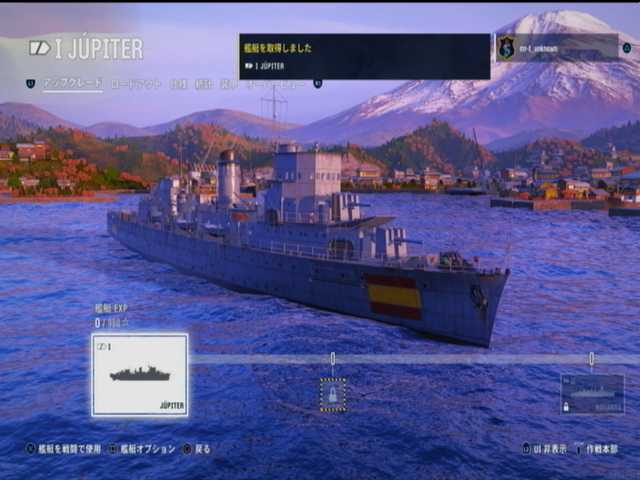Choose 艦艇を戦闘で使用 (use ship in battle)
Image resolution: width=640 pixels, height=480 pixels.
click(64, 449)
